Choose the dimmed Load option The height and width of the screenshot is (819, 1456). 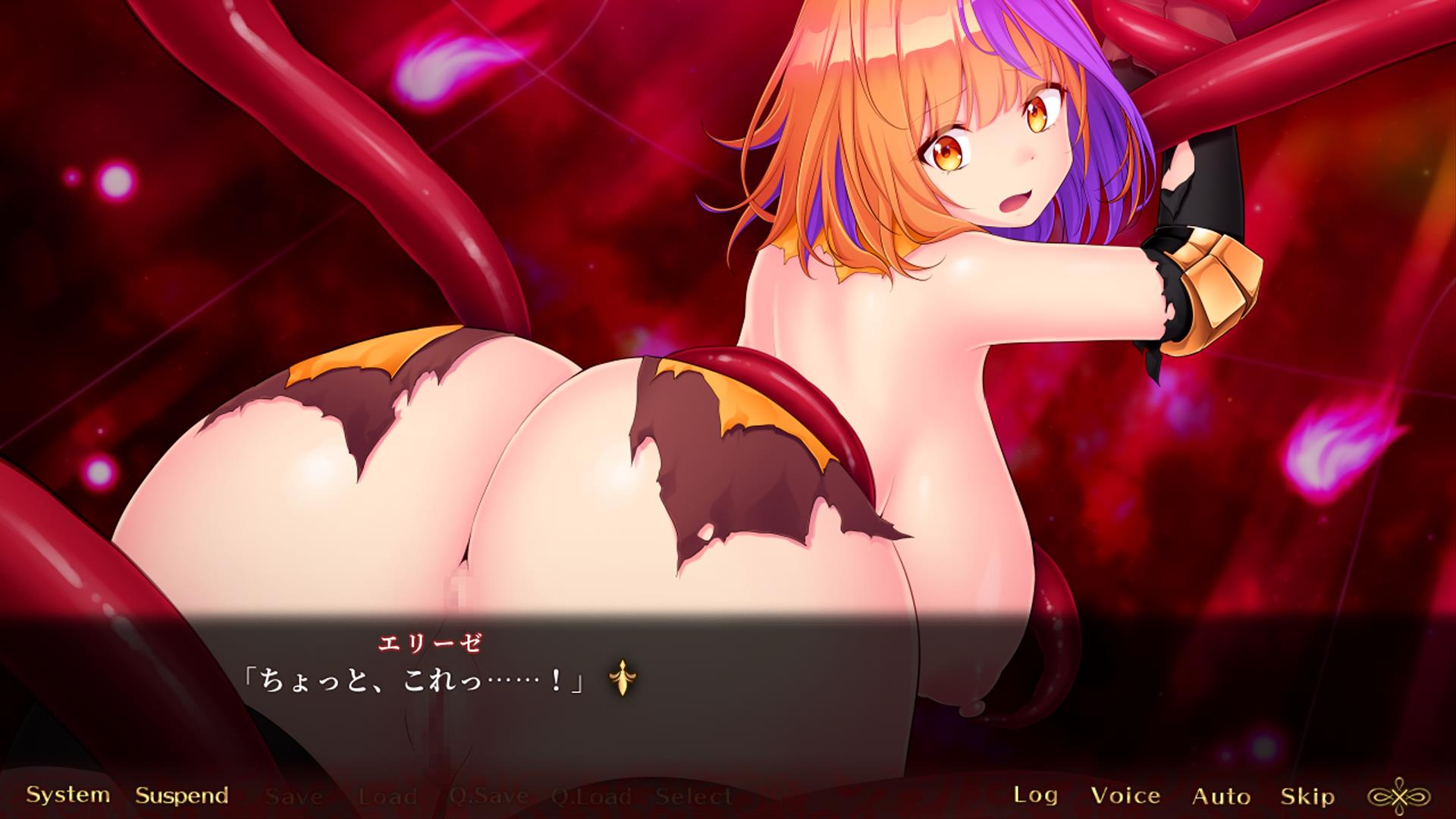[388, 797]
